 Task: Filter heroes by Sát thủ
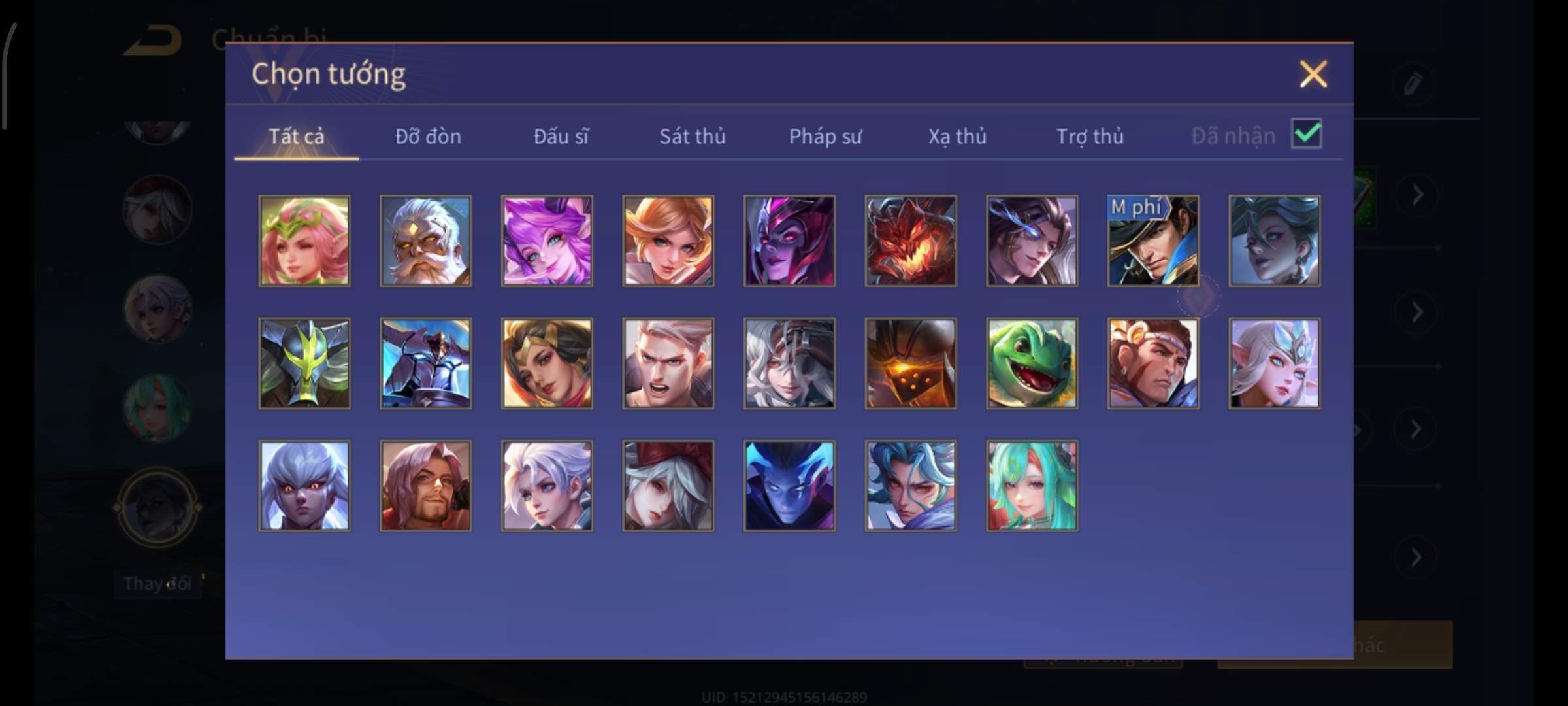tap(692, 136)
